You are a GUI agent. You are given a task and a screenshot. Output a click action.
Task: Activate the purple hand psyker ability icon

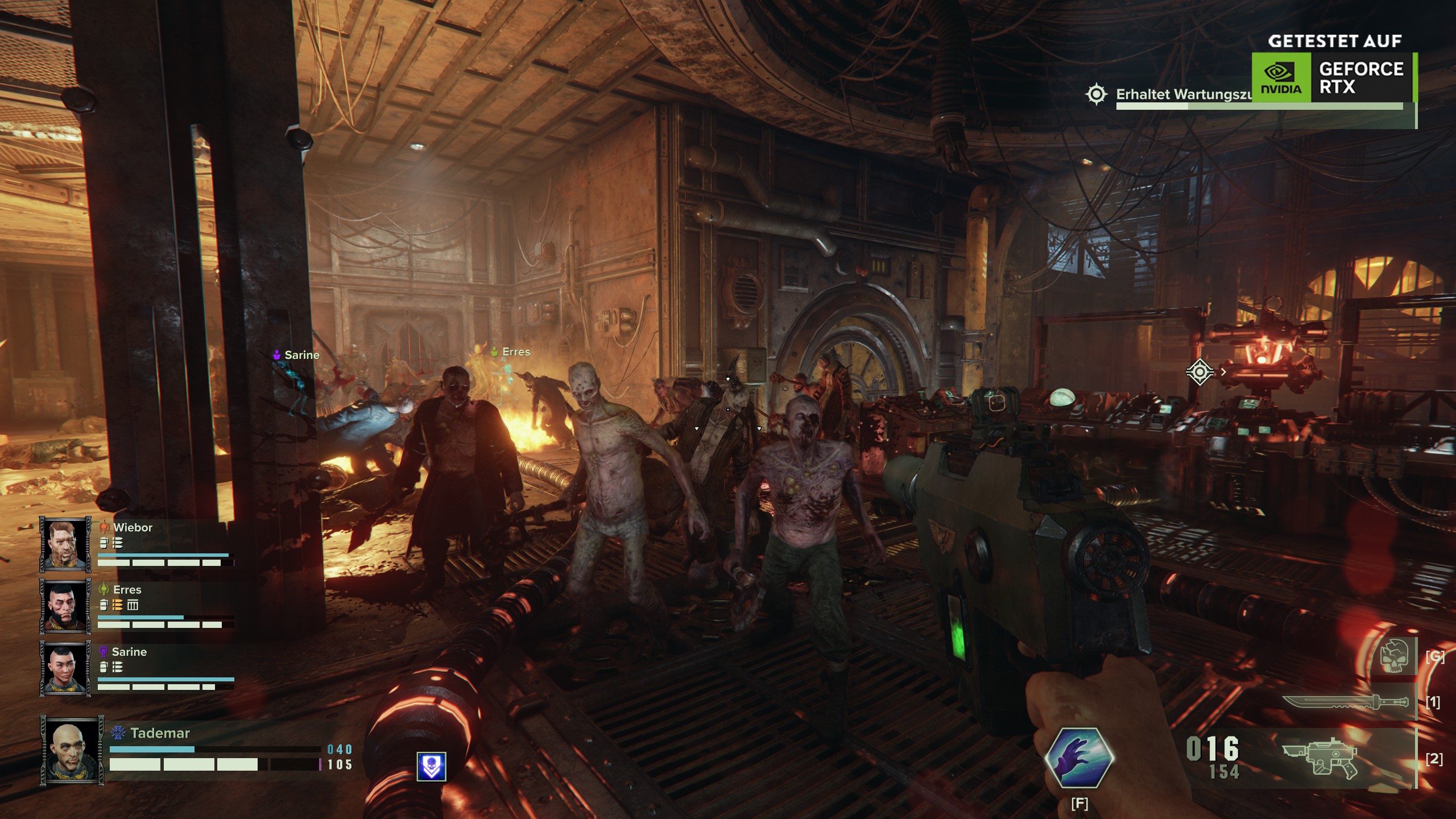1079,757
